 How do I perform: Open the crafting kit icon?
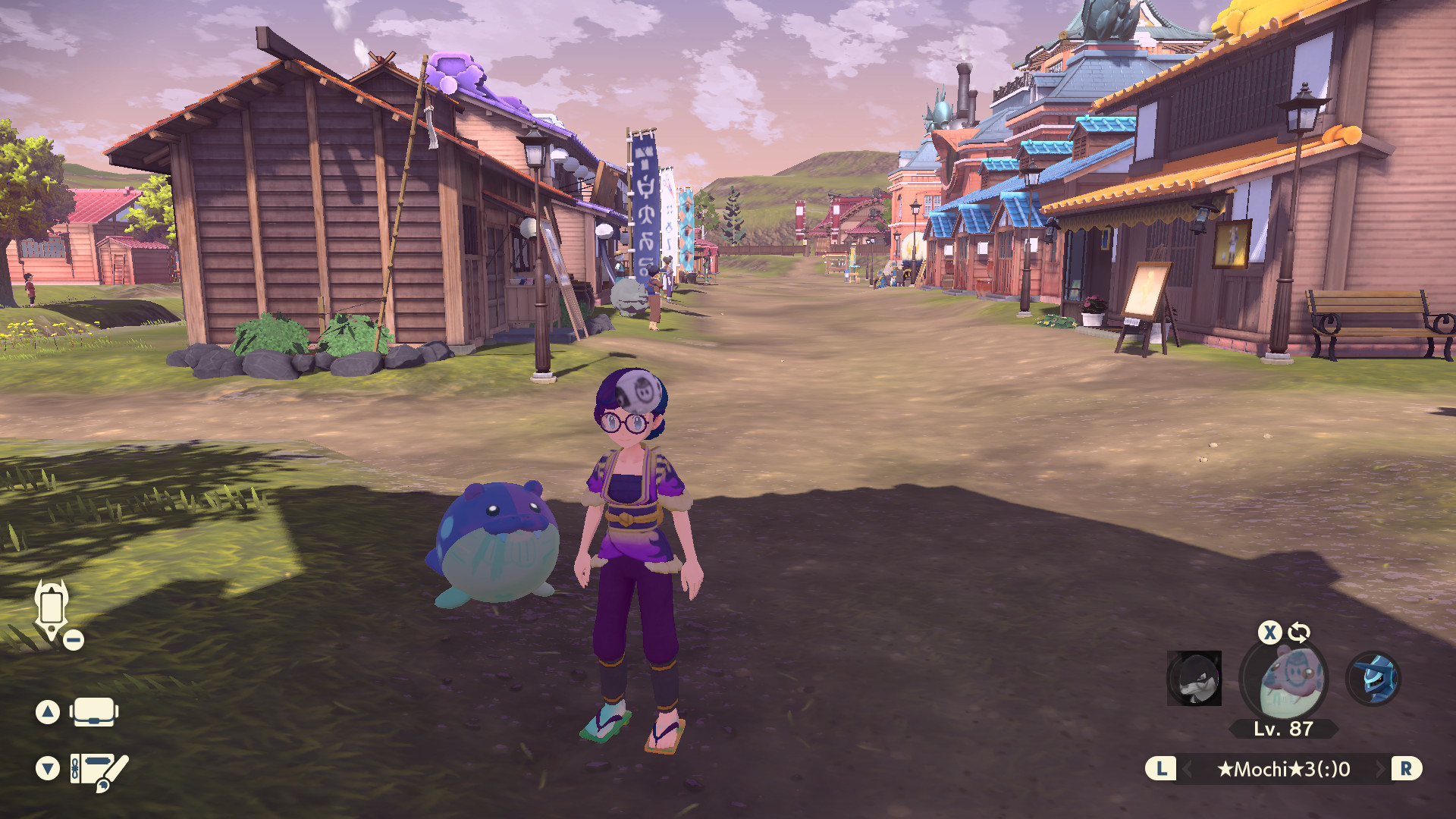click(x=99, y=770)
